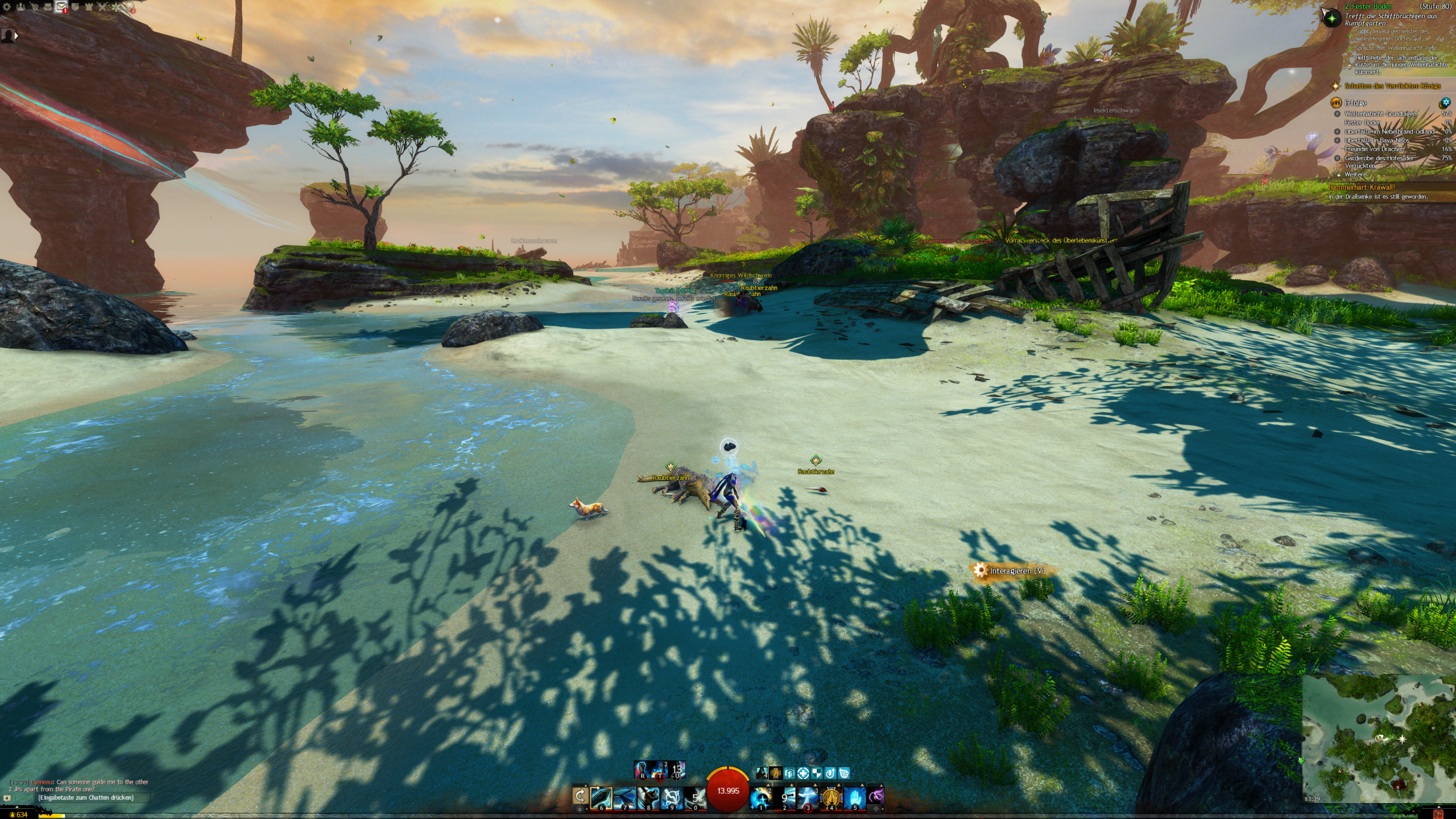Screen dimensions: 1456x819
Task: Click the weapon swap arrows button
Action: click(580, 797)
